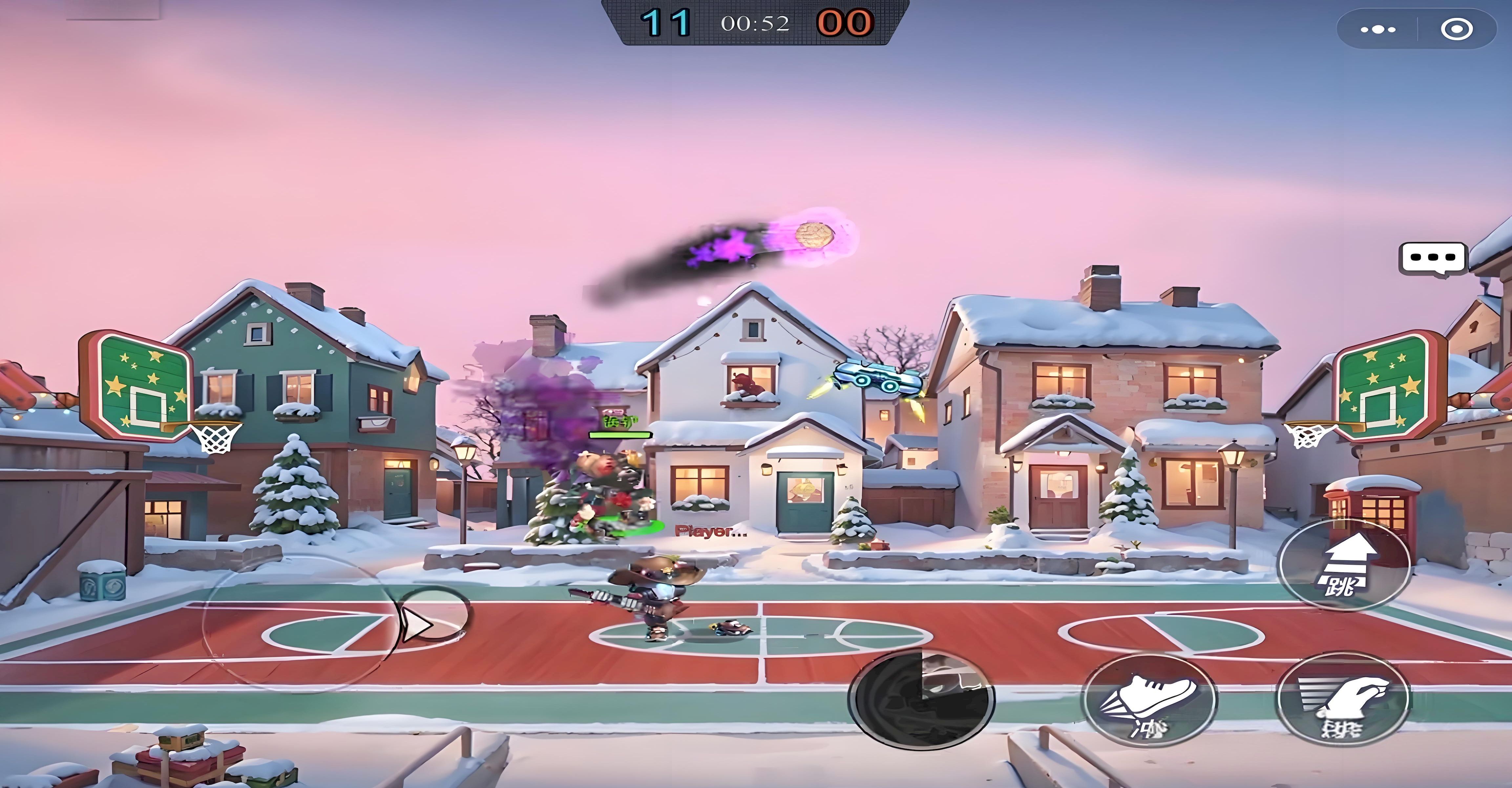
Task: Open the three-dot mini program menu
Action: click(1377, 29)
